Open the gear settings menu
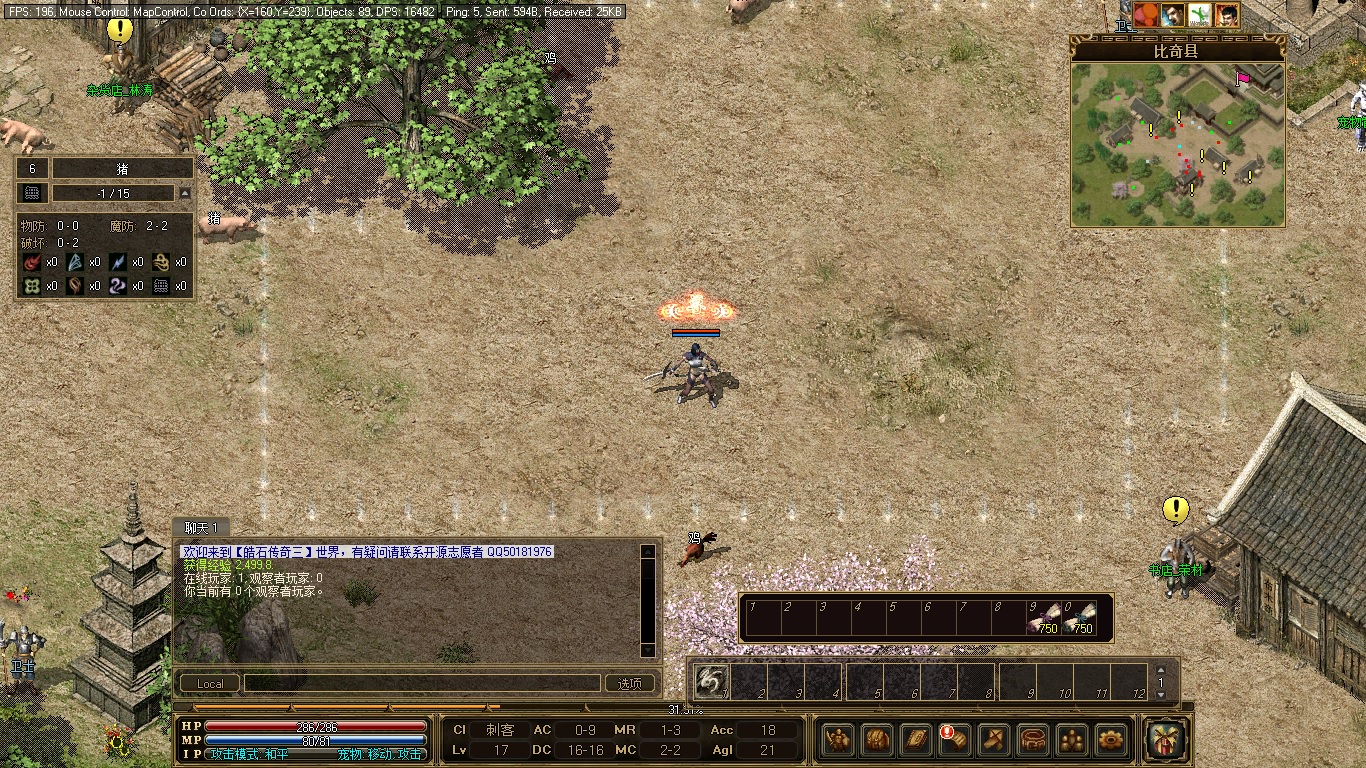Viewport: 1366px width, 768px height. [1111, 739]
